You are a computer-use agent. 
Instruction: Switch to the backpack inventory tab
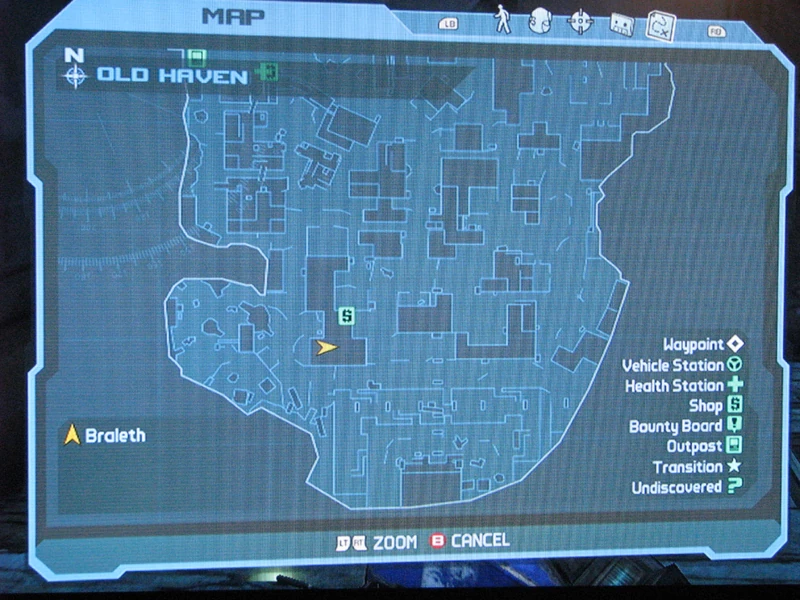(x=541, y=21)
